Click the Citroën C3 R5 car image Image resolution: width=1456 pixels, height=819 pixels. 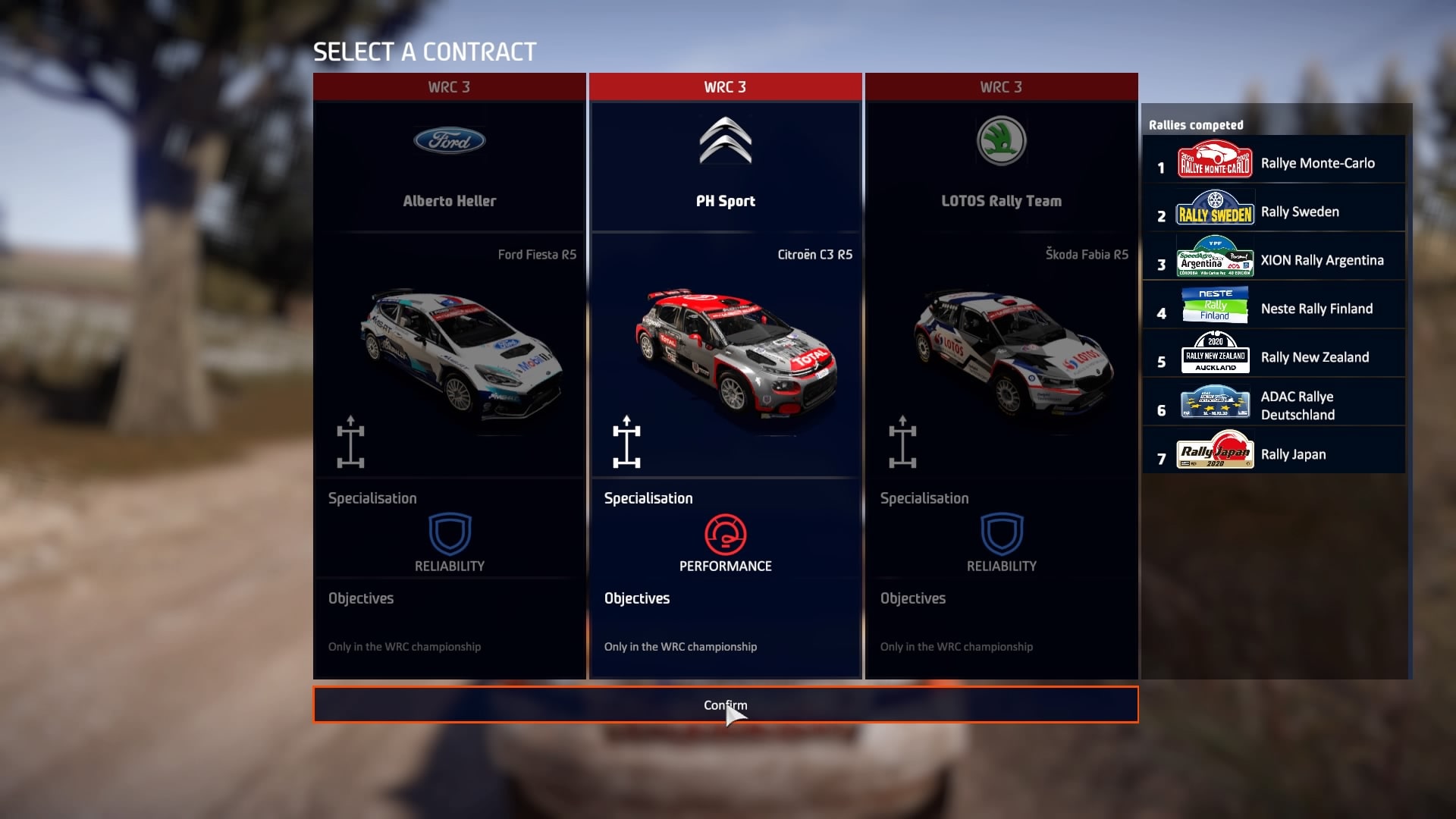tap(736, 353)
